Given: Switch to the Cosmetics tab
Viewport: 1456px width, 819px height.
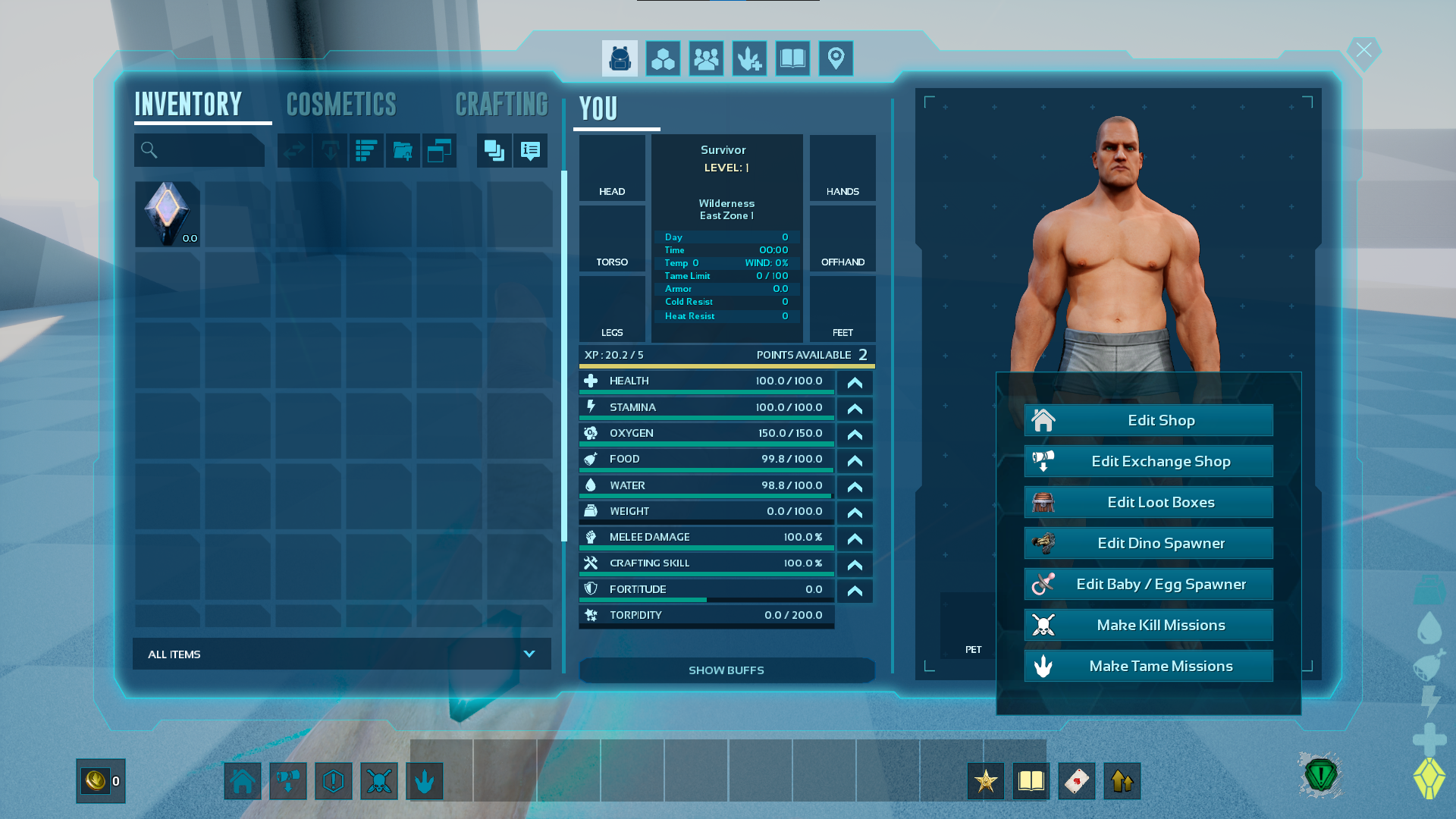Looking at the screenshot, I should 341,104.
